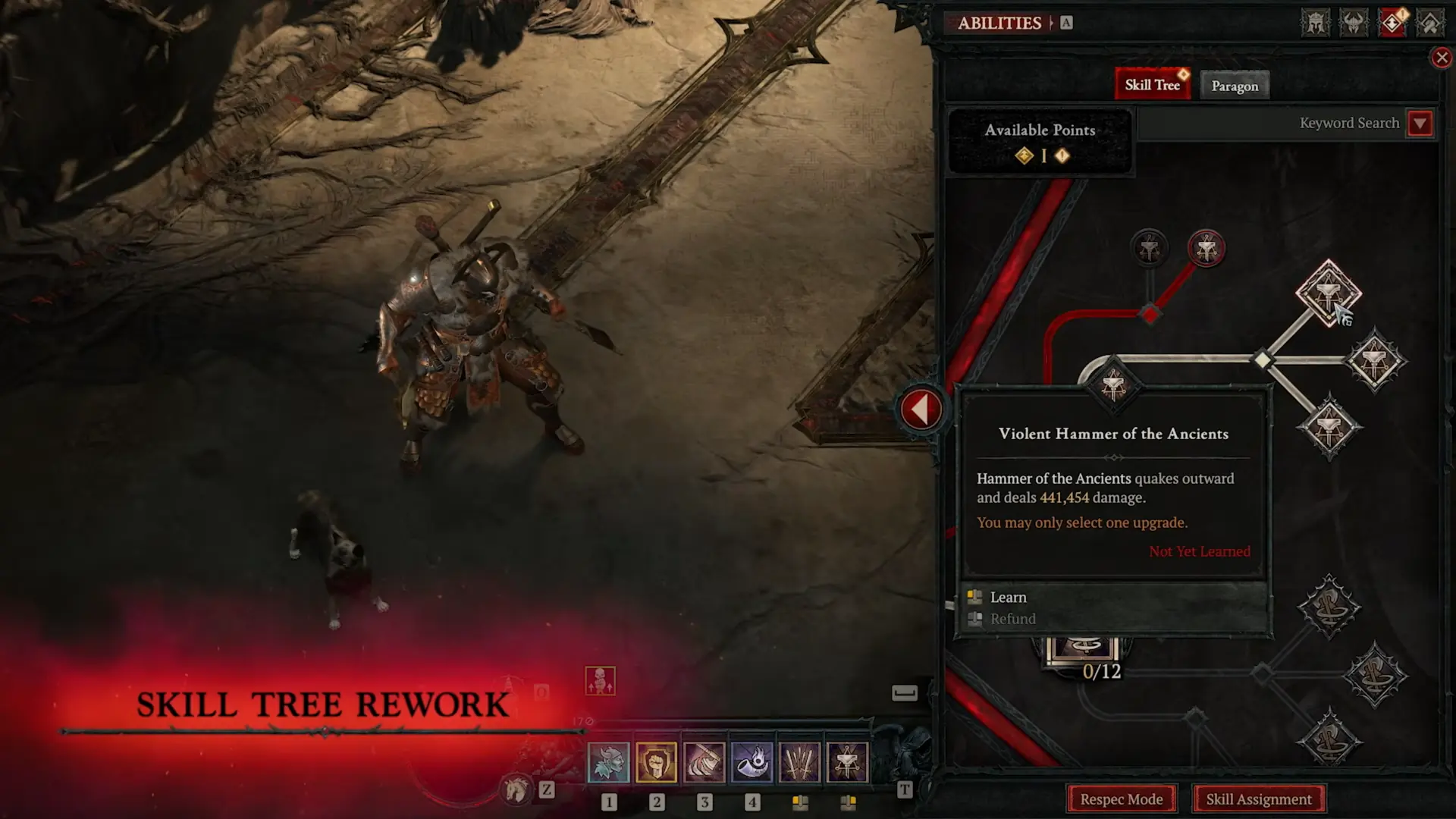This screenshot has width=1456, height=819.
Task: Open the horned helm menu icon top right
Action: (1354, 22)
